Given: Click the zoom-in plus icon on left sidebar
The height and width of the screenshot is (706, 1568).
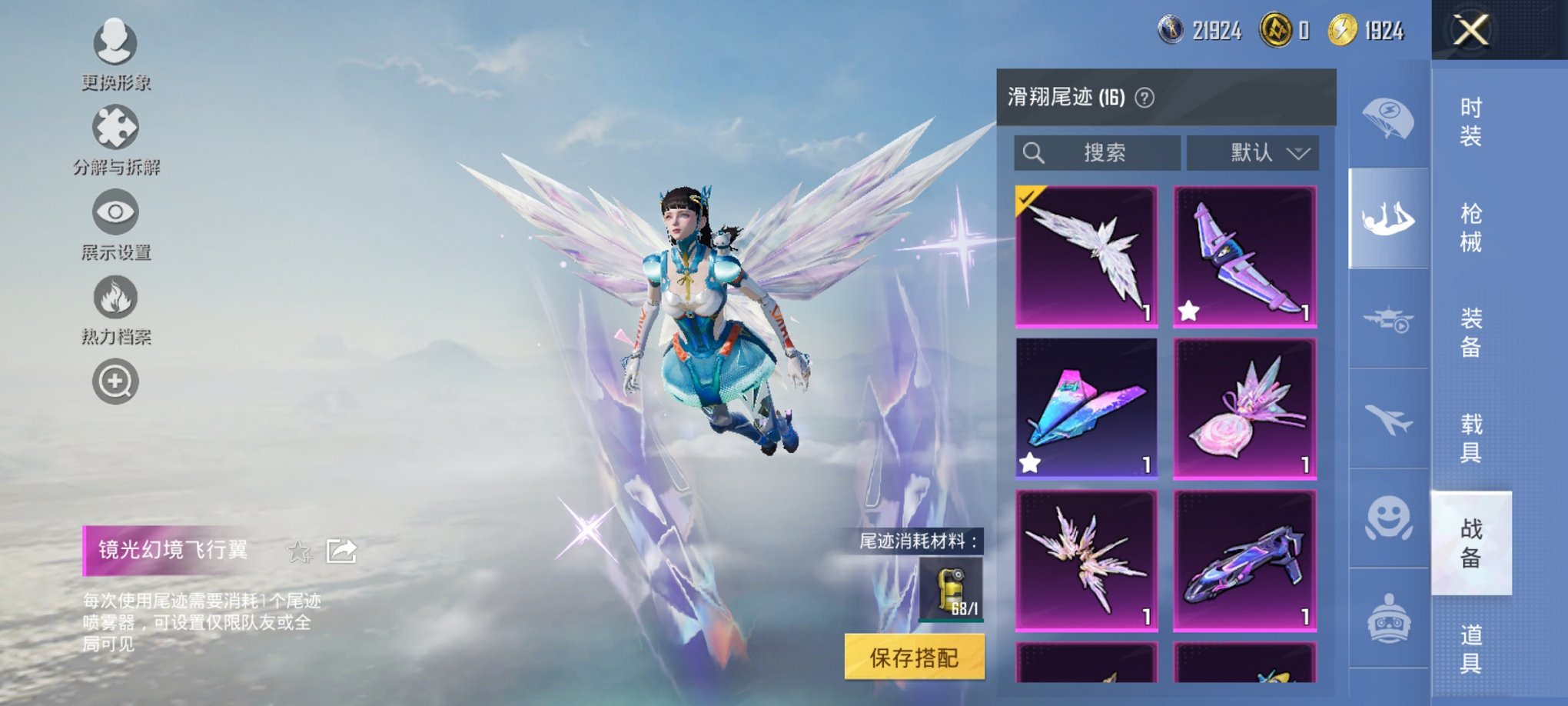Looking at the screenshot, I should 115,381.
